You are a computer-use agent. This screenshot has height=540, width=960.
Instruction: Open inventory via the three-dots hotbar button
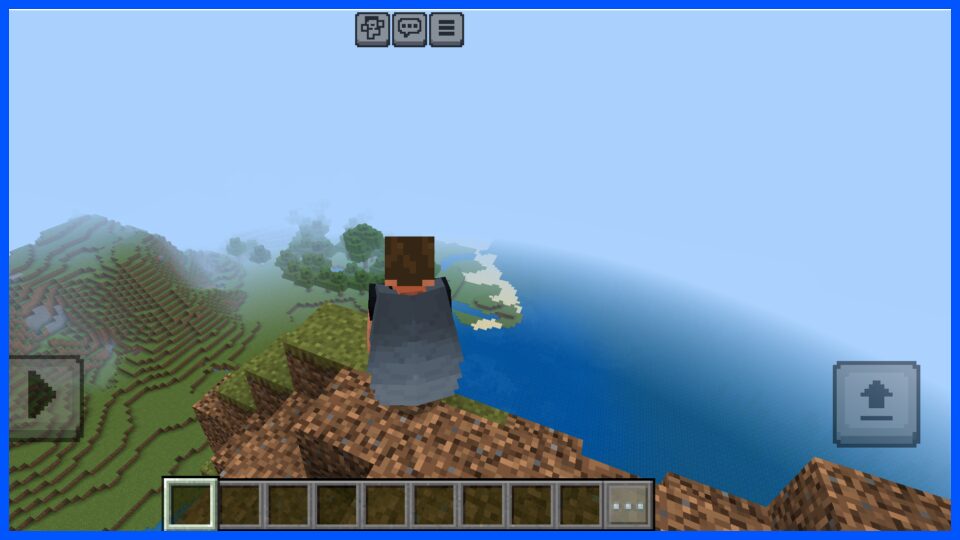click(629, 505)
